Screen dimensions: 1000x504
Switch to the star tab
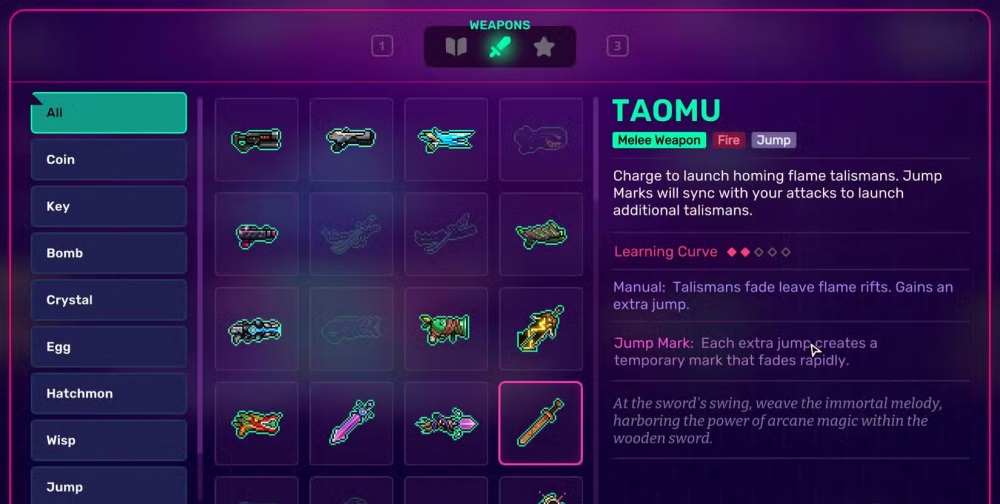pos(544,47)
